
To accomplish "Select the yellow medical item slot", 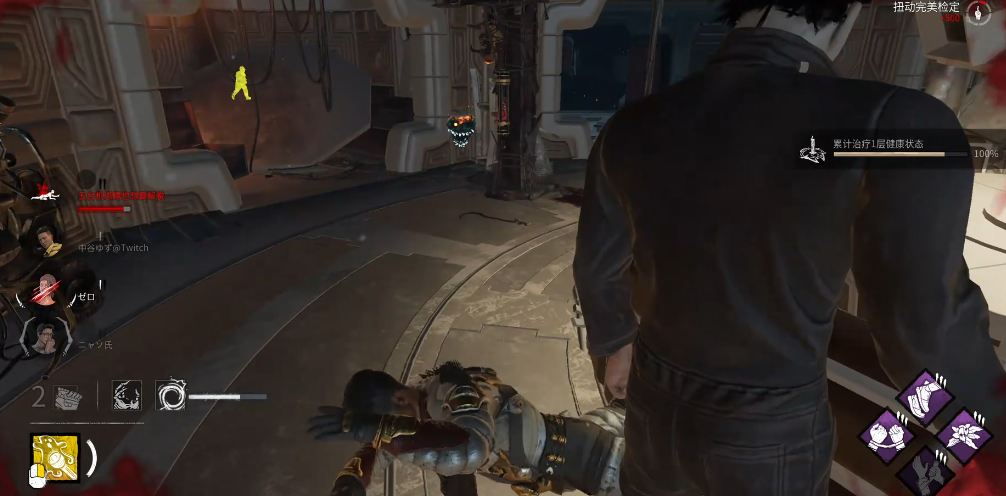I will coord(55,456).
